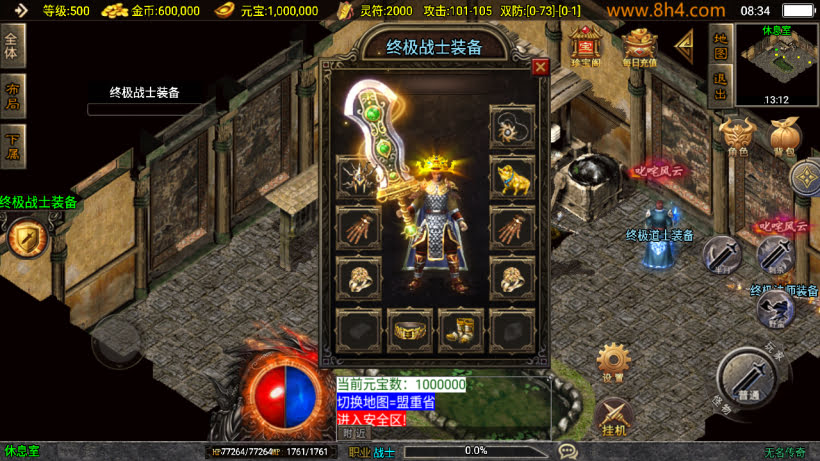Open the 休息室 minimap

point(777,64)
